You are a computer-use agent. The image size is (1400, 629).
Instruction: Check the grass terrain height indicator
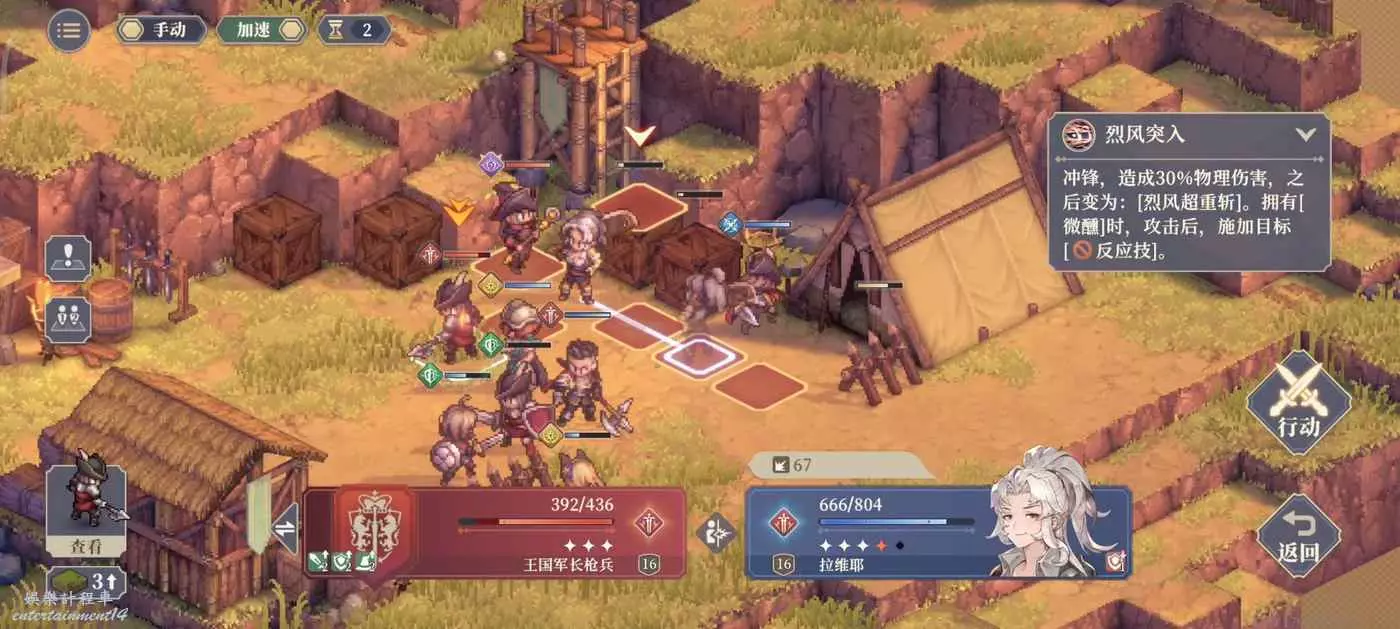(x=86, y=582)
